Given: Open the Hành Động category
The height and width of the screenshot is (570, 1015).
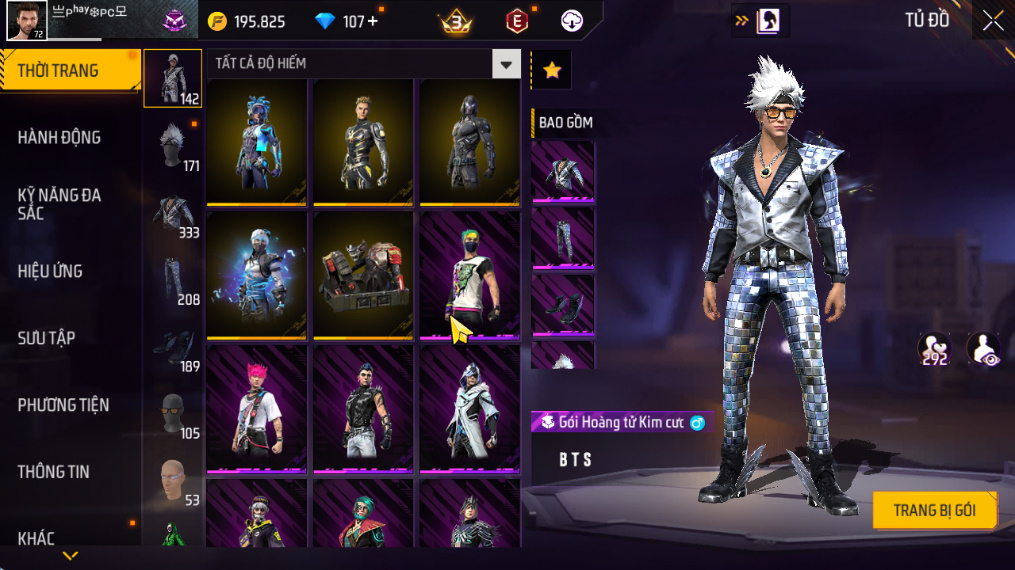Looking at the screenshot, I should tap(60, 138).
